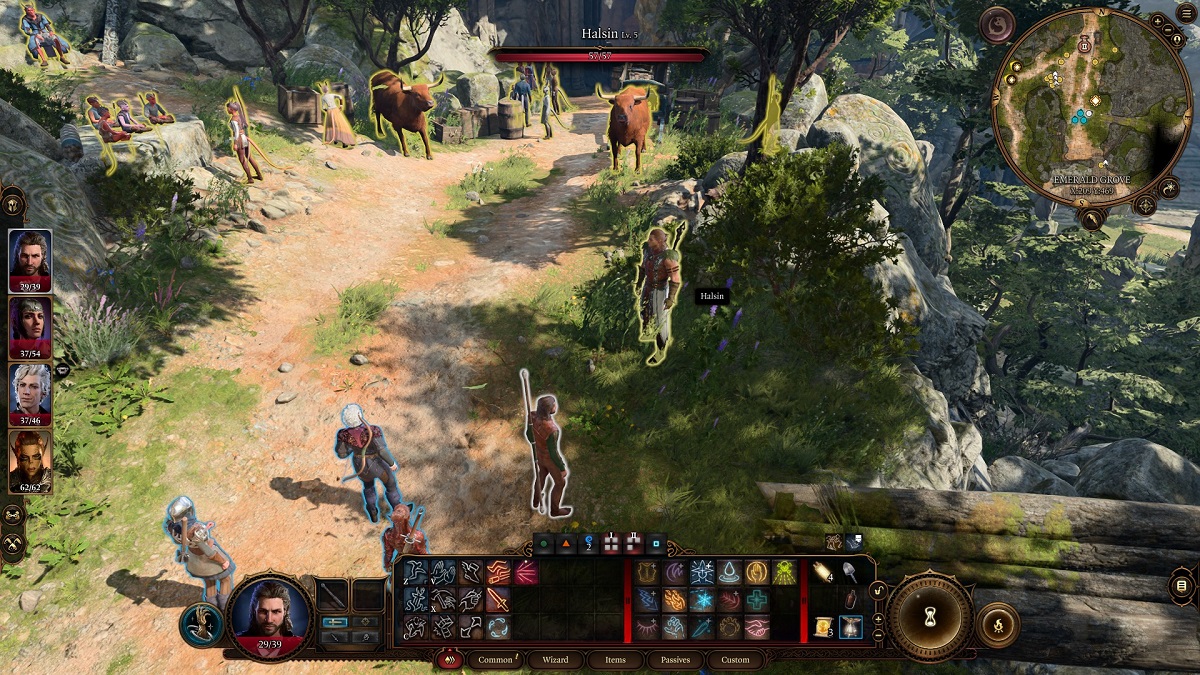Select Gale's party portrait

[30, 260]
